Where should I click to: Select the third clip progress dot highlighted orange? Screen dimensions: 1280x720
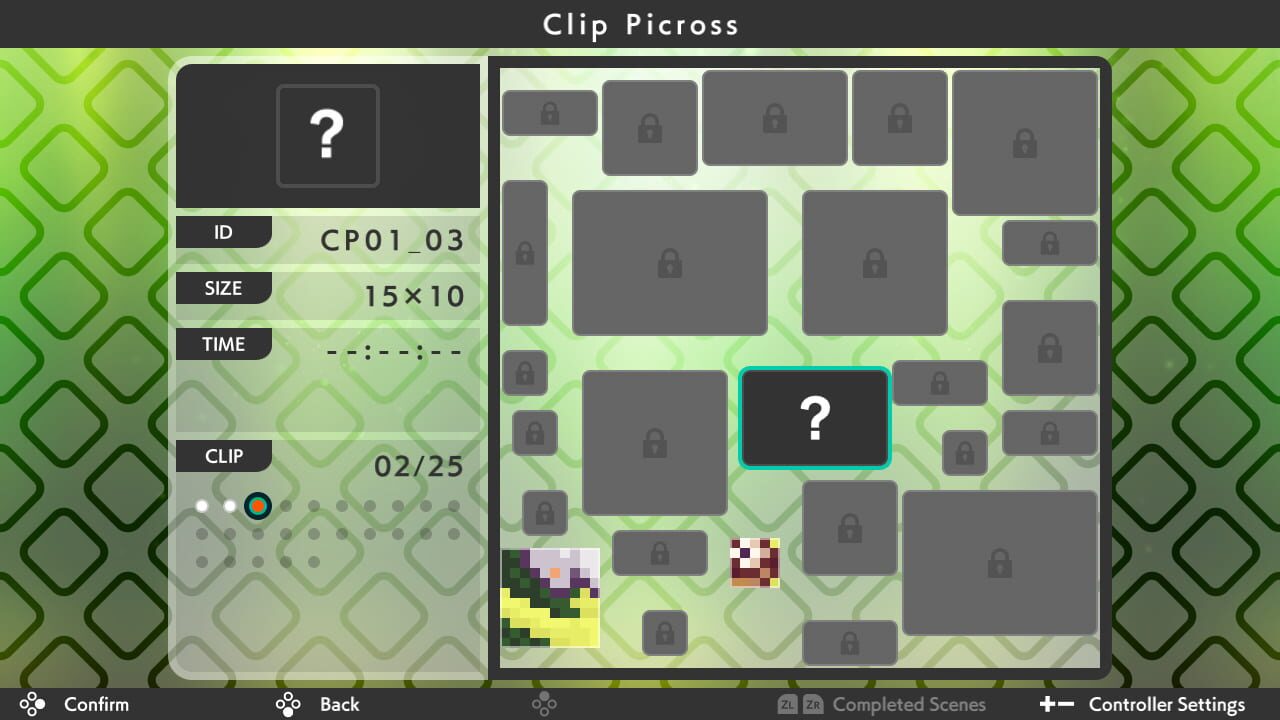click(x=258, y=506)
